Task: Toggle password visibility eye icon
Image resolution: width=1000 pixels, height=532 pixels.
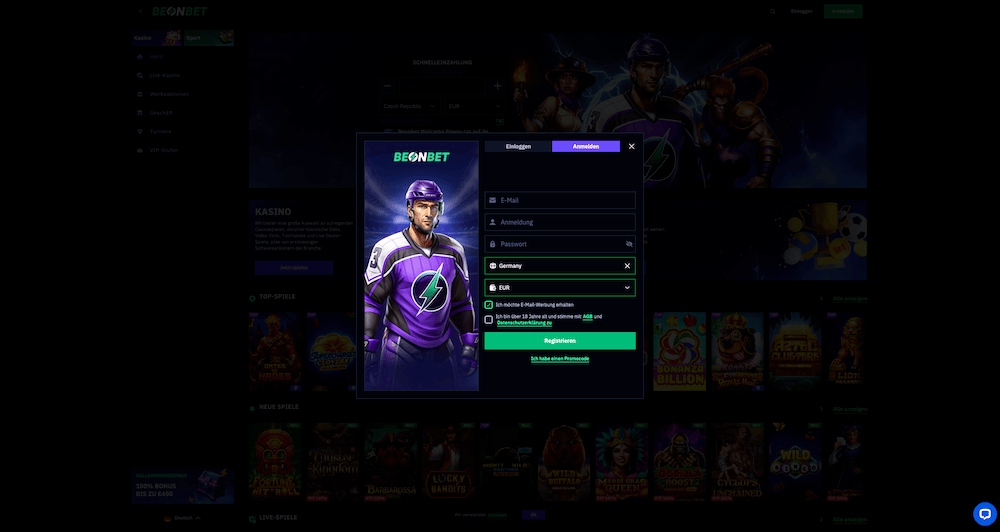Action: pos(629,244)
